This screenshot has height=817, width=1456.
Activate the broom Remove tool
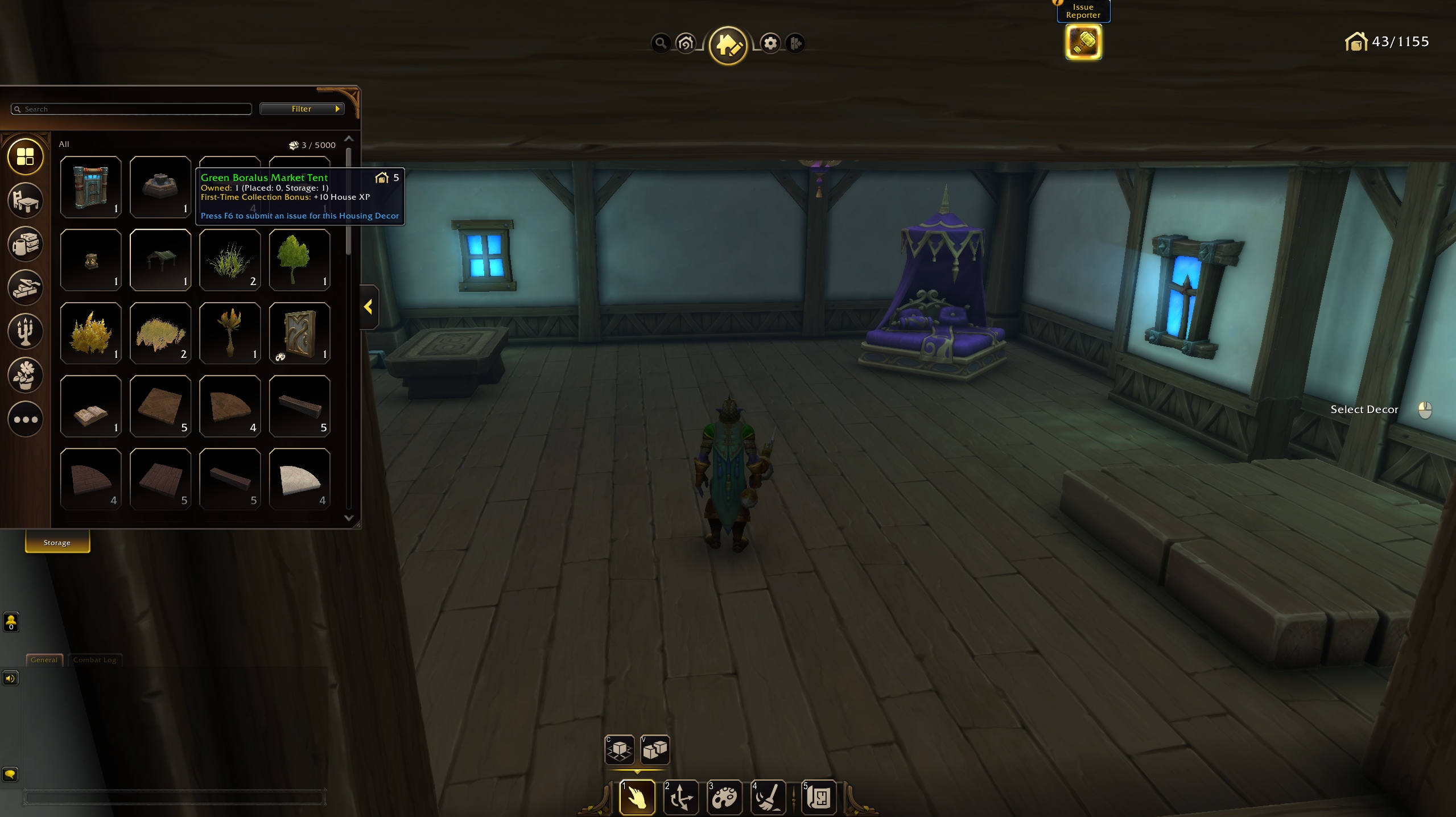coord(768,798)
